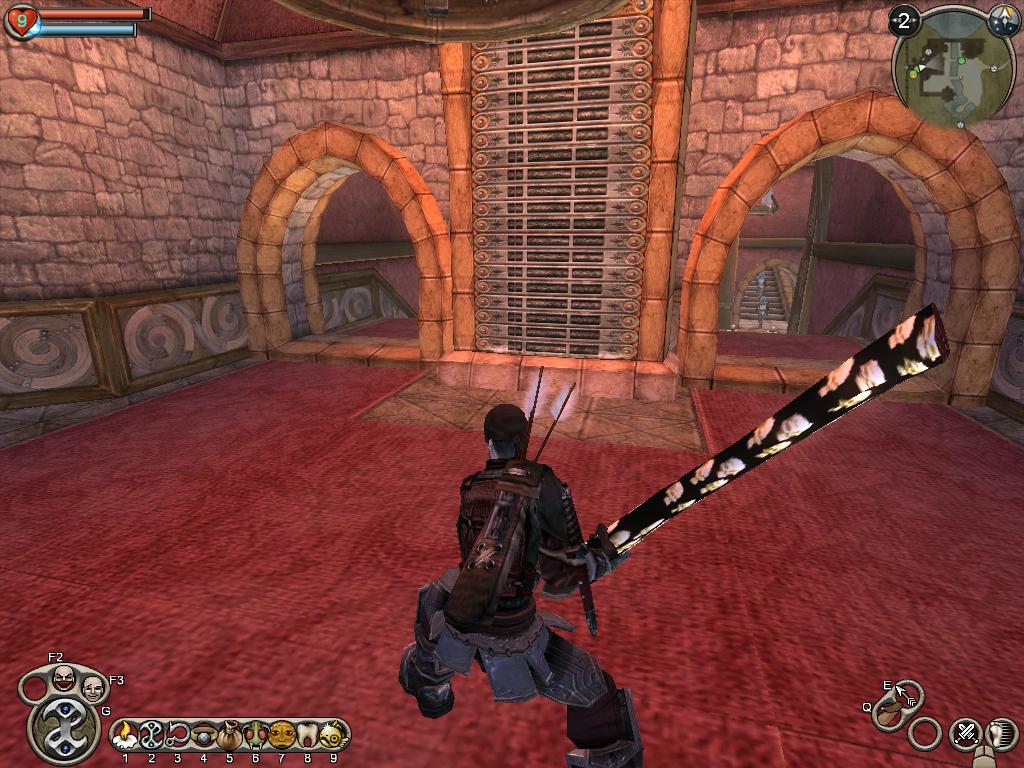
Task: Click the day-night compass icon on minimap
Action: tap(1003, 20)
